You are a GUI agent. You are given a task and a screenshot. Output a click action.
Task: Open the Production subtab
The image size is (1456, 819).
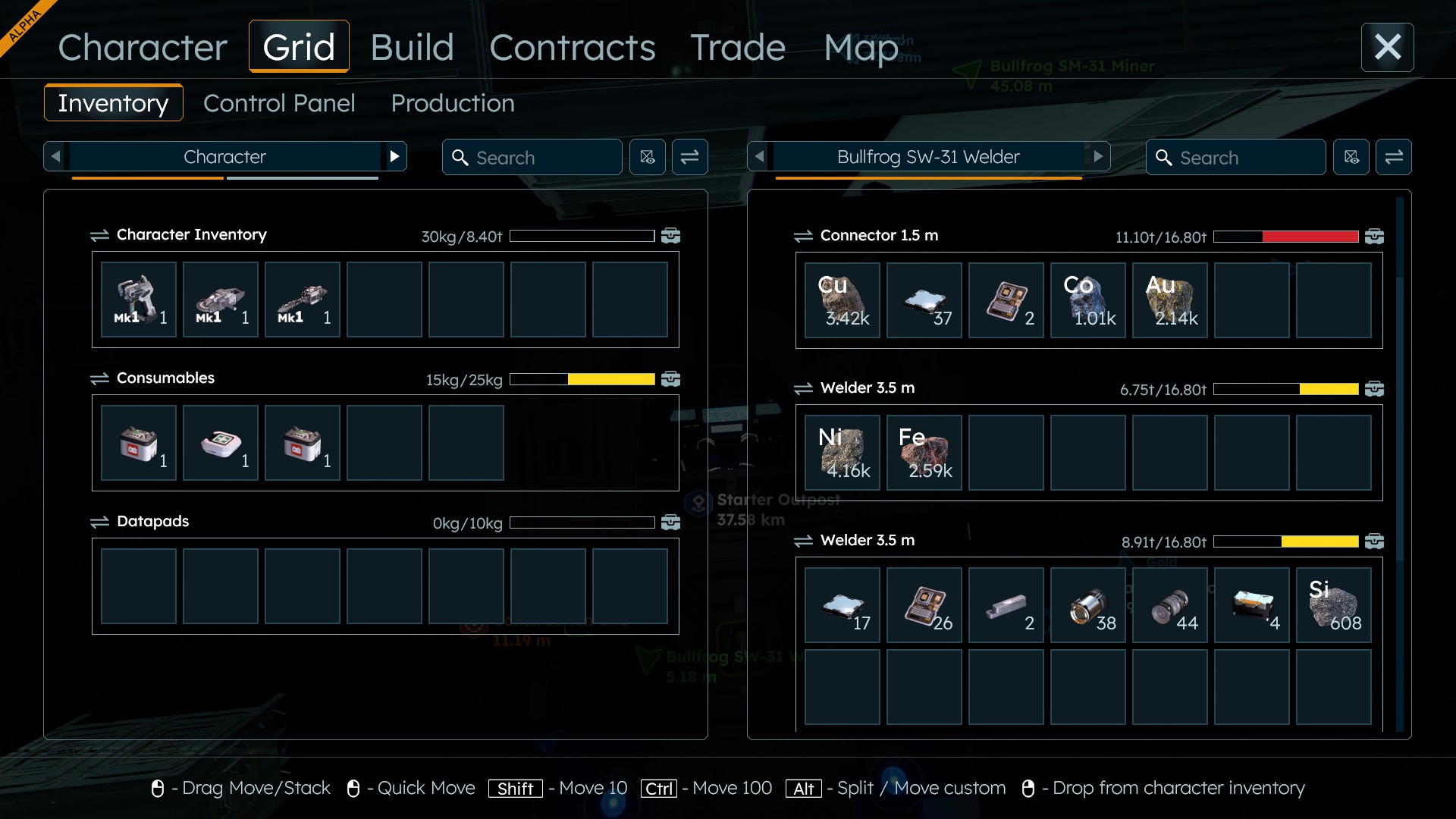[x=453, y=103]
